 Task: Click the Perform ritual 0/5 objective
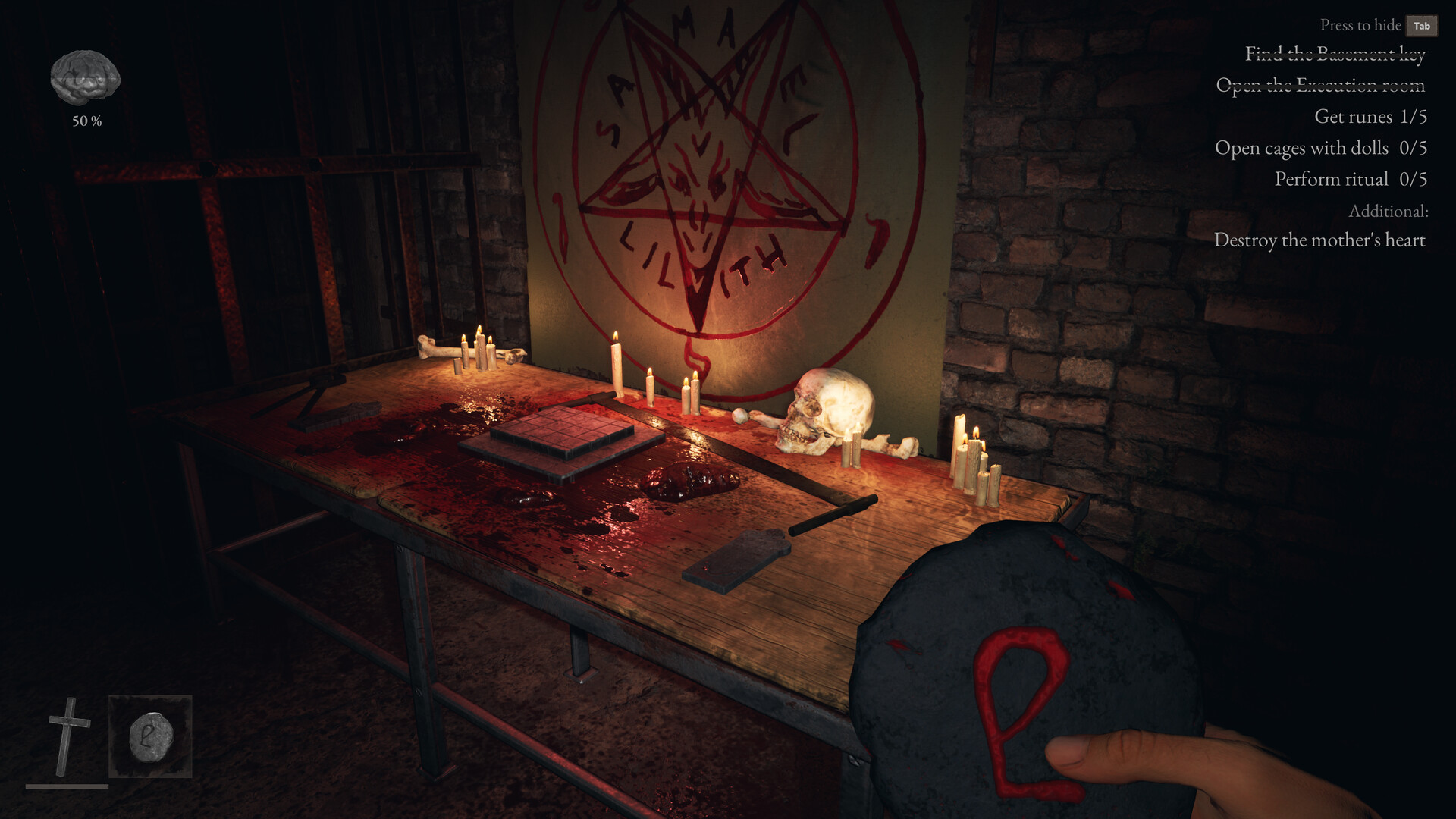click(1351, 180)
